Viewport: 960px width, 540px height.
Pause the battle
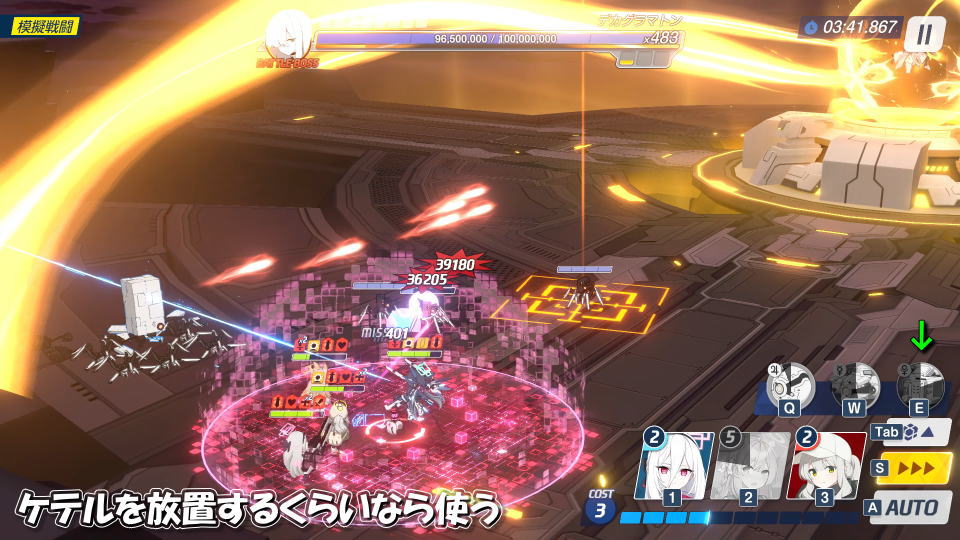pos(924,33)
